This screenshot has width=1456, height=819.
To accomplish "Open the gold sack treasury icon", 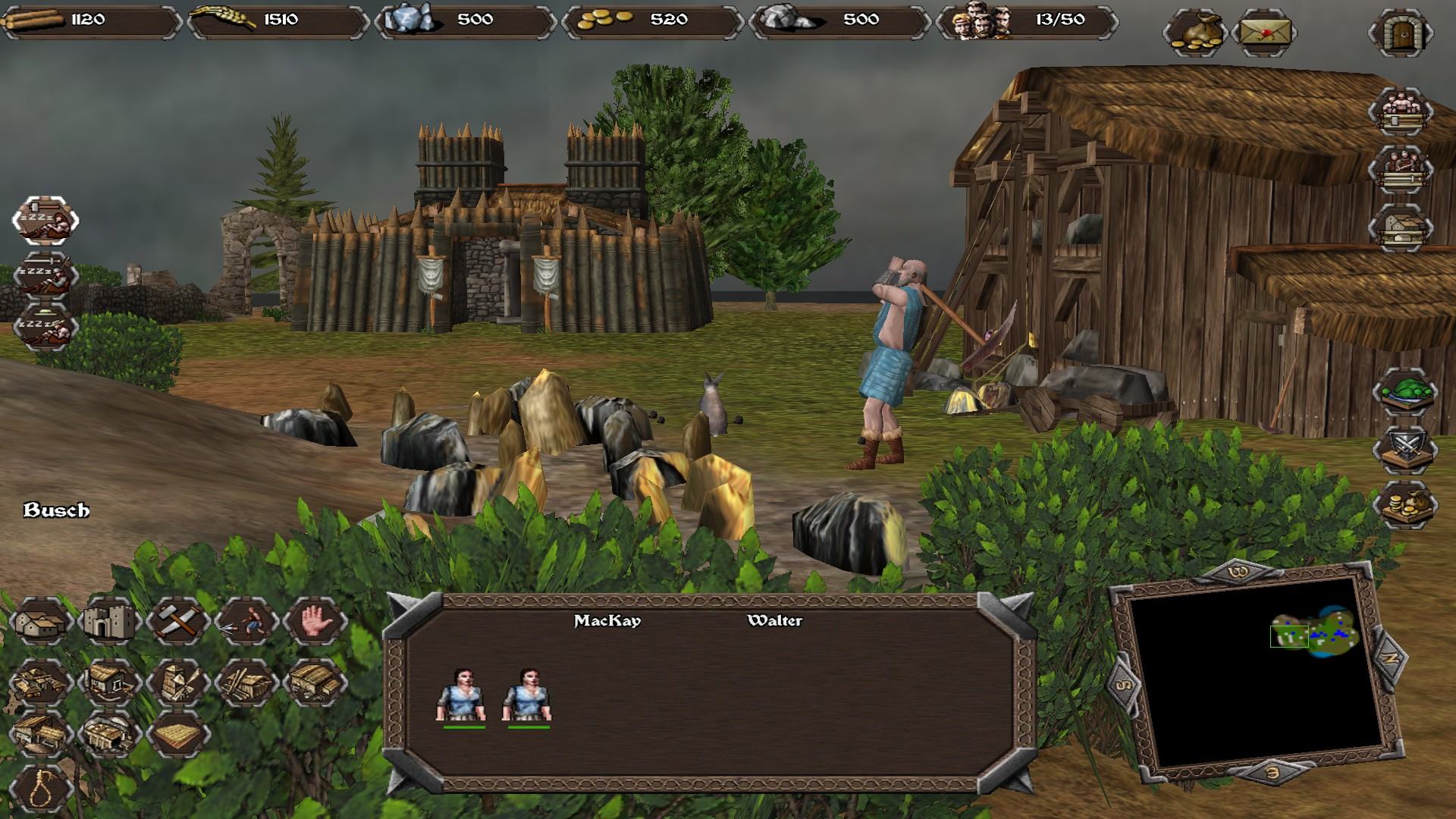I will pos(1194,33).
